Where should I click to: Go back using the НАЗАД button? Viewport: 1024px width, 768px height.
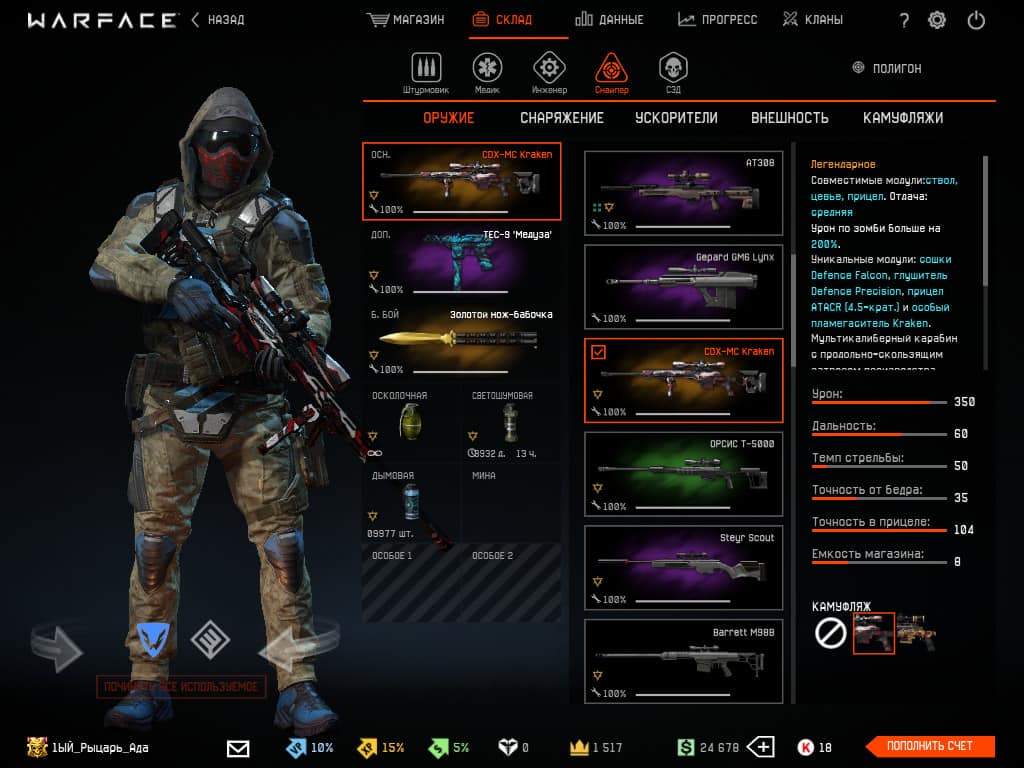[x=218, y=20]
